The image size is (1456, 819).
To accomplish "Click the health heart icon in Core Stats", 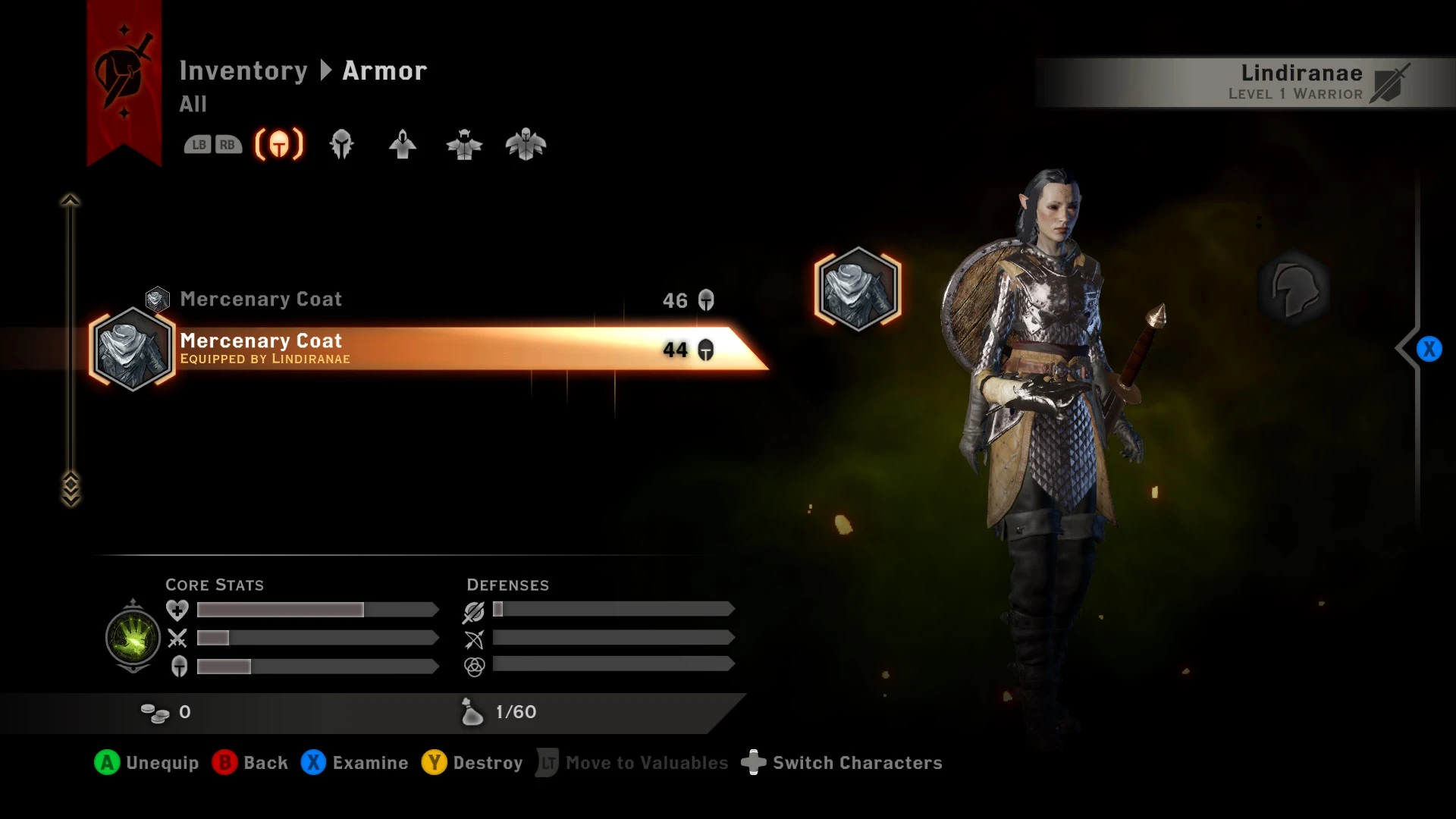I will [x=176, y=609].
